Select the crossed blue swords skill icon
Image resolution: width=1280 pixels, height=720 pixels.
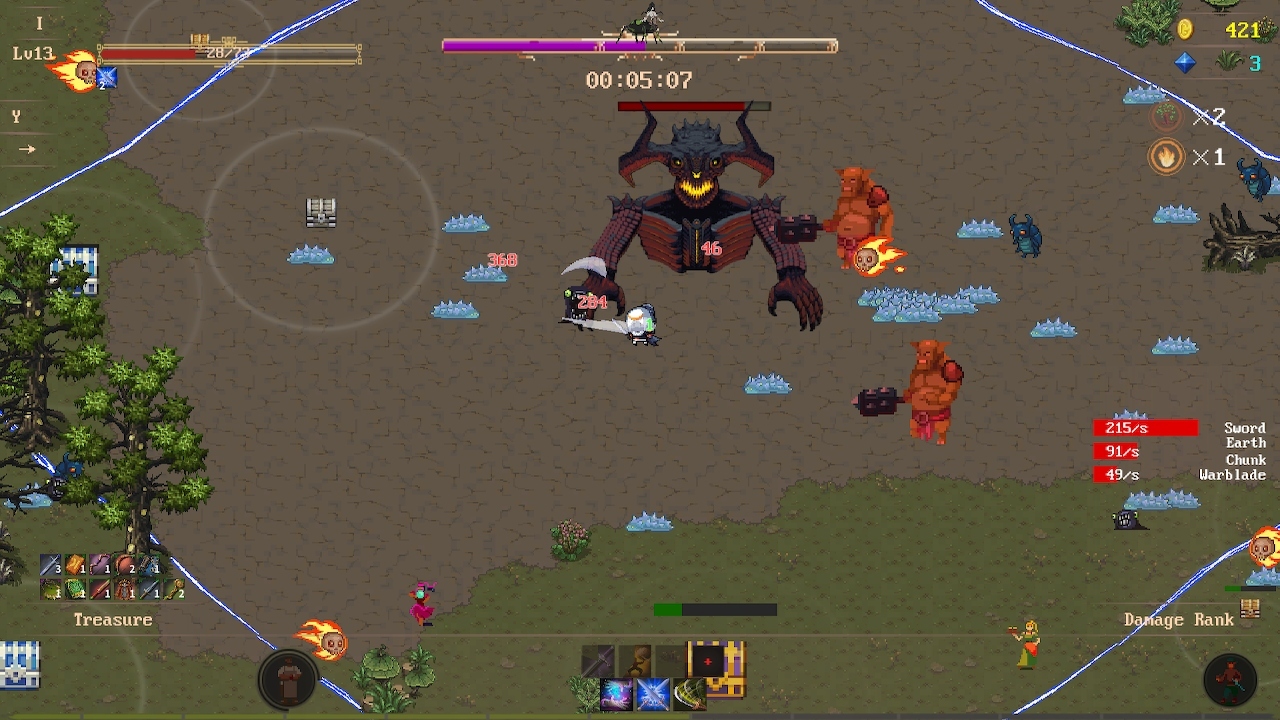point(653,694)
